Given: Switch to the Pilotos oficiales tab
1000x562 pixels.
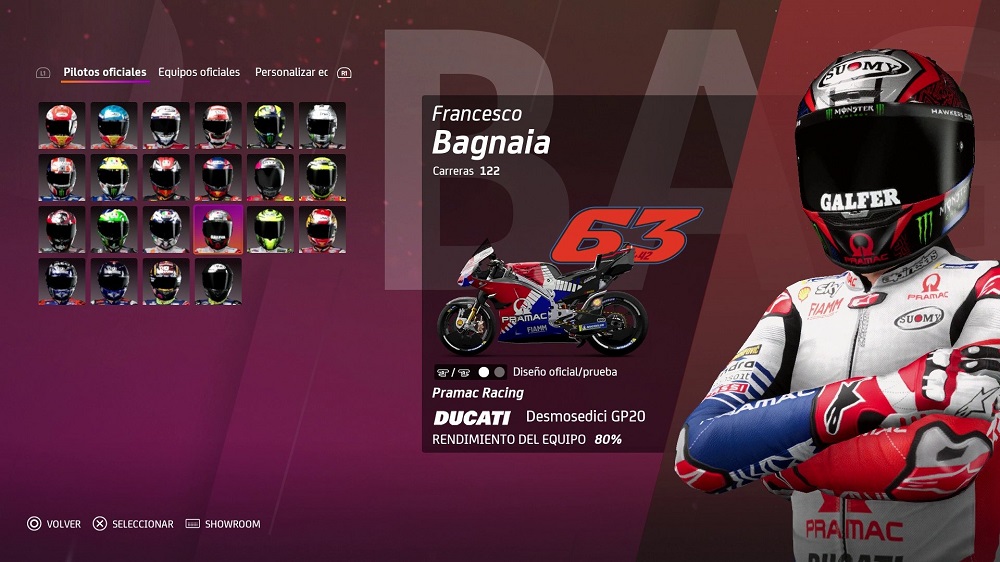Looking at the screenshot, I should (104, 72).
